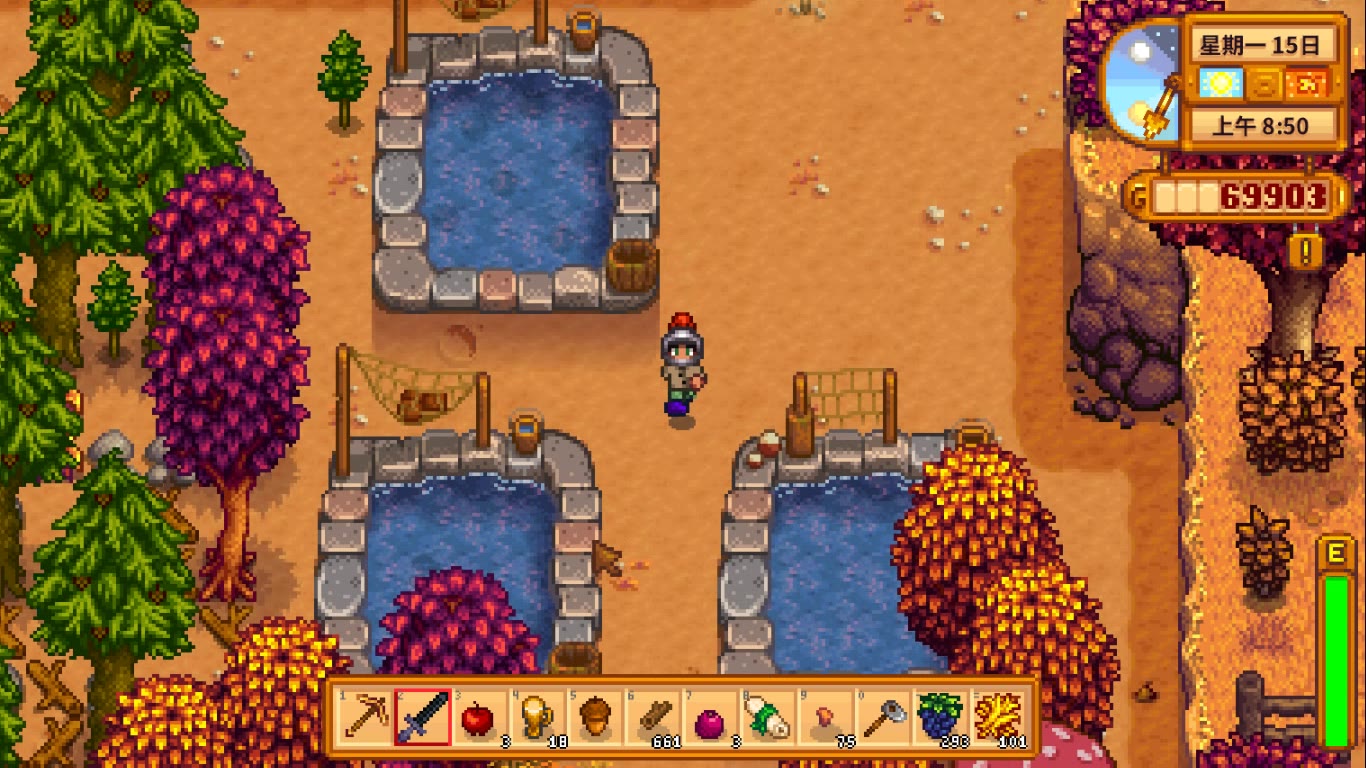Image resolution: width=1366 pixels, height=768 pixels.
Task: Open the quest journal exclamation icon
Action: coord(1304,250)
